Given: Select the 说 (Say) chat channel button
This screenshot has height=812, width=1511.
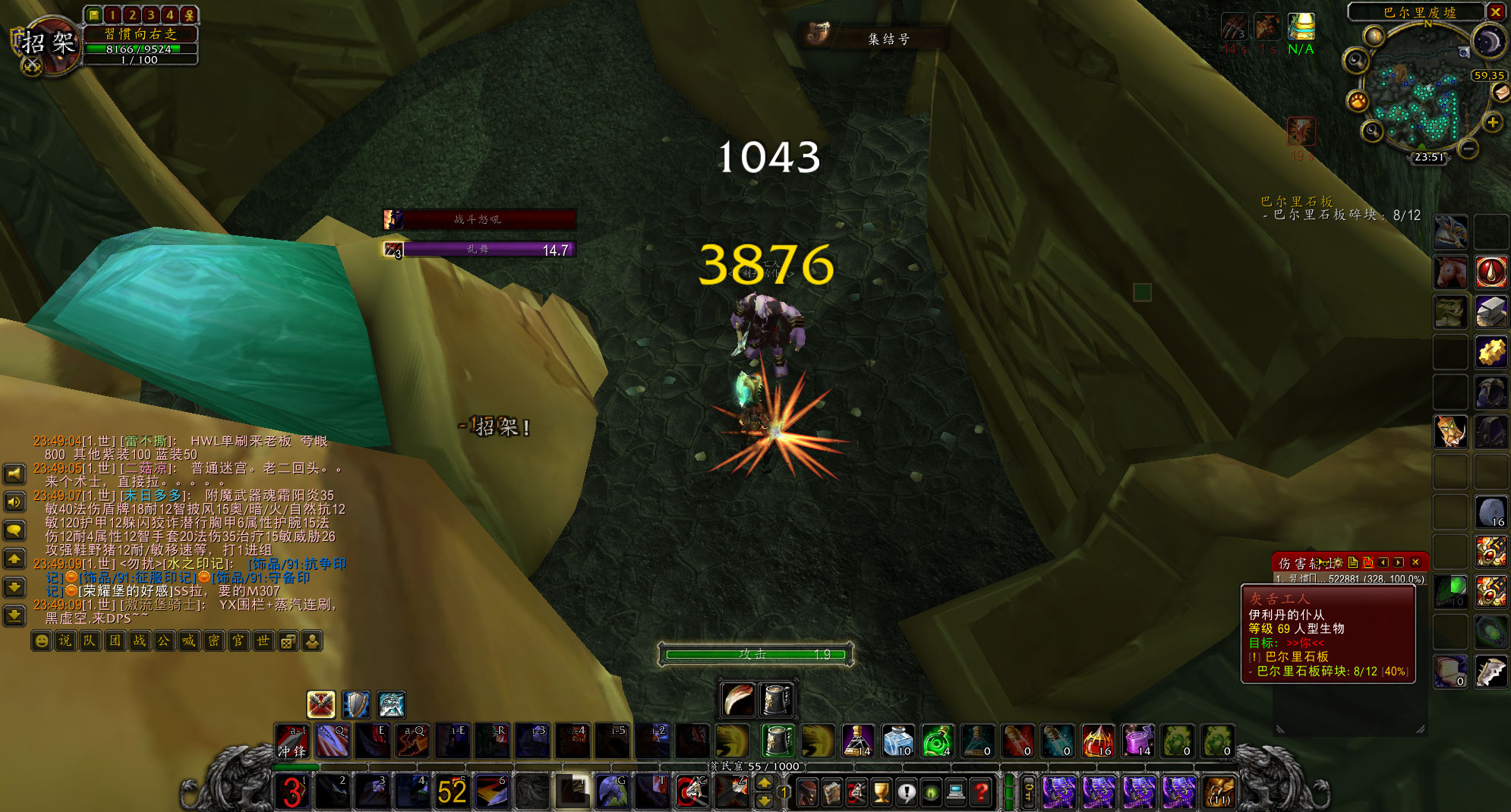Looking at the screenshot, I should tap(66, 641).
